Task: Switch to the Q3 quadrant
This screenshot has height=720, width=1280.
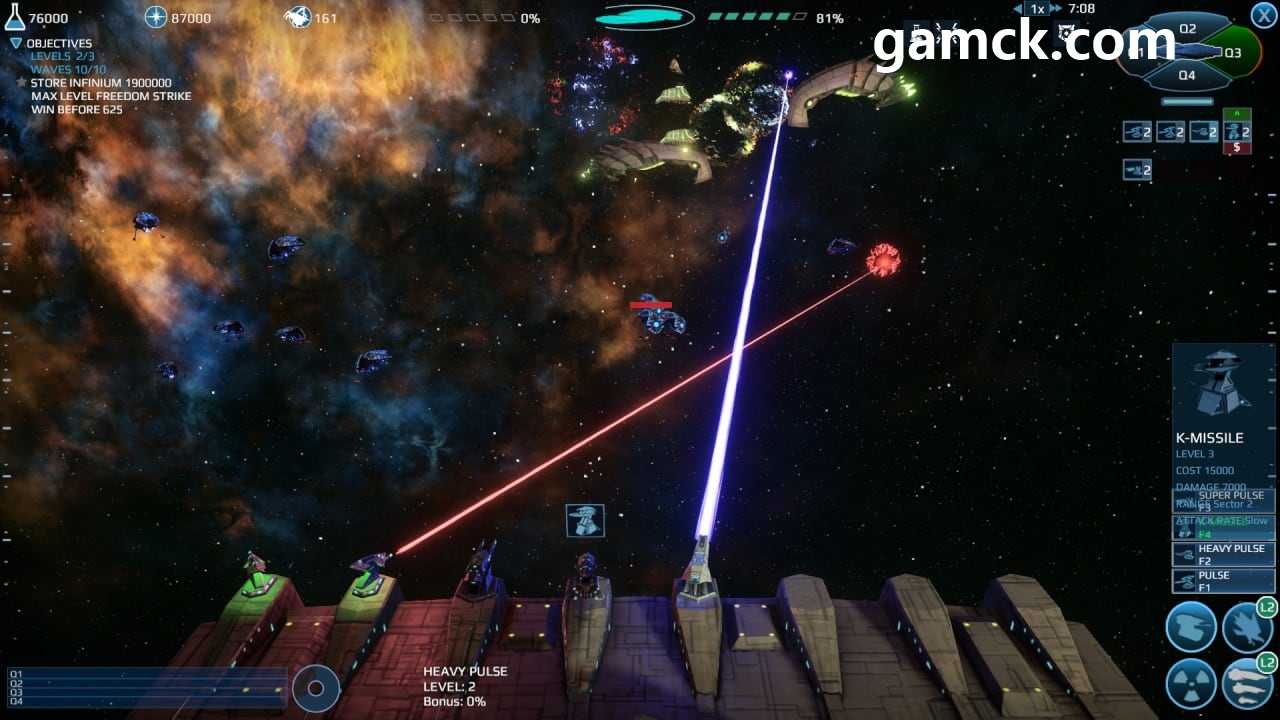Action: (x=1232, y=52)
